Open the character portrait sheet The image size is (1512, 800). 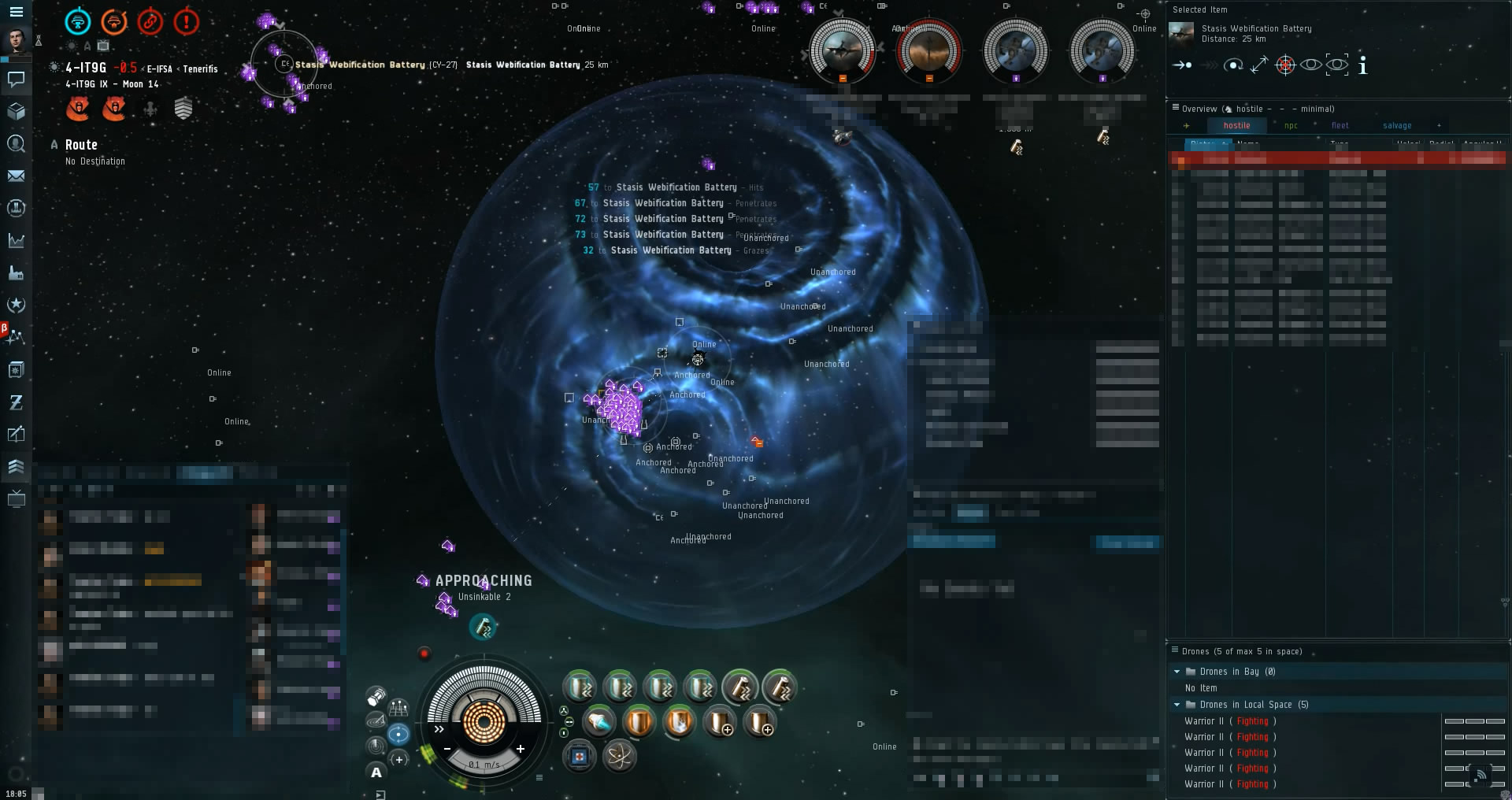tap(16, 40)
